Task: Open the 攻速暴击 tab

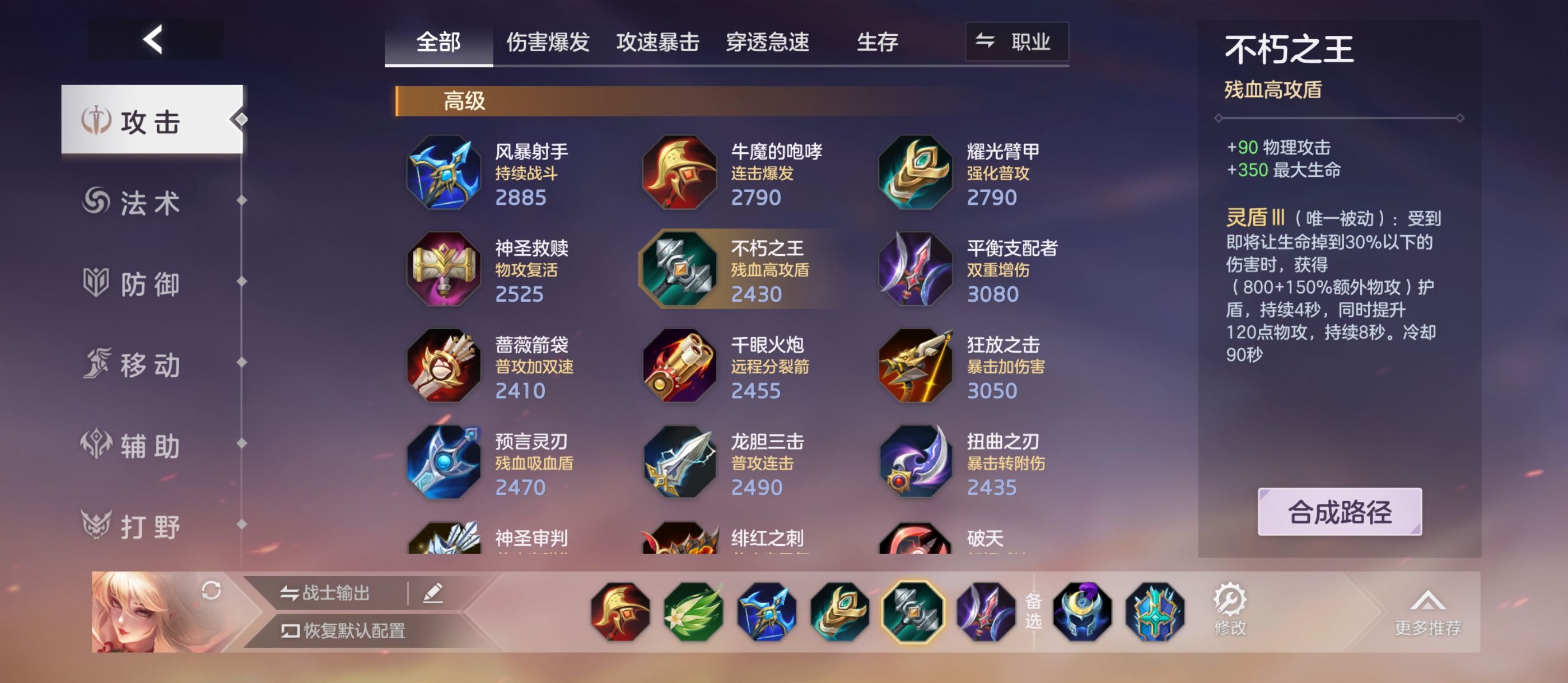Action: [657, 42]
